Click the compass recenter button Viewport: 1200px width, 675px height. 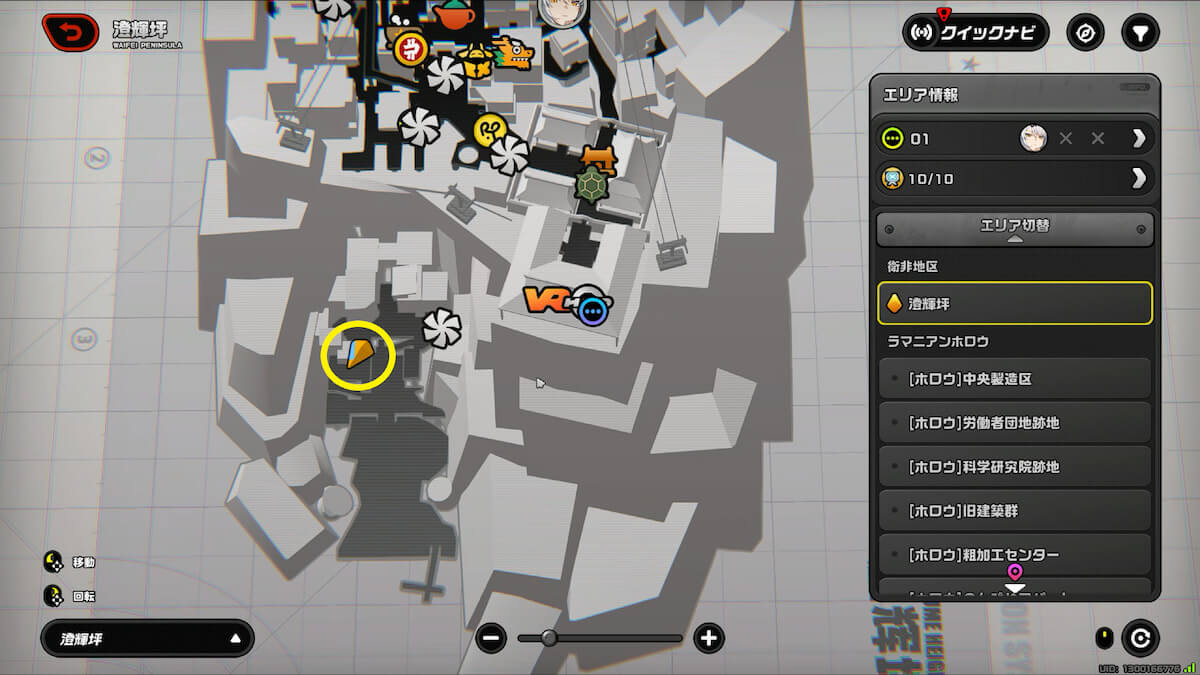click(1085, 33)
